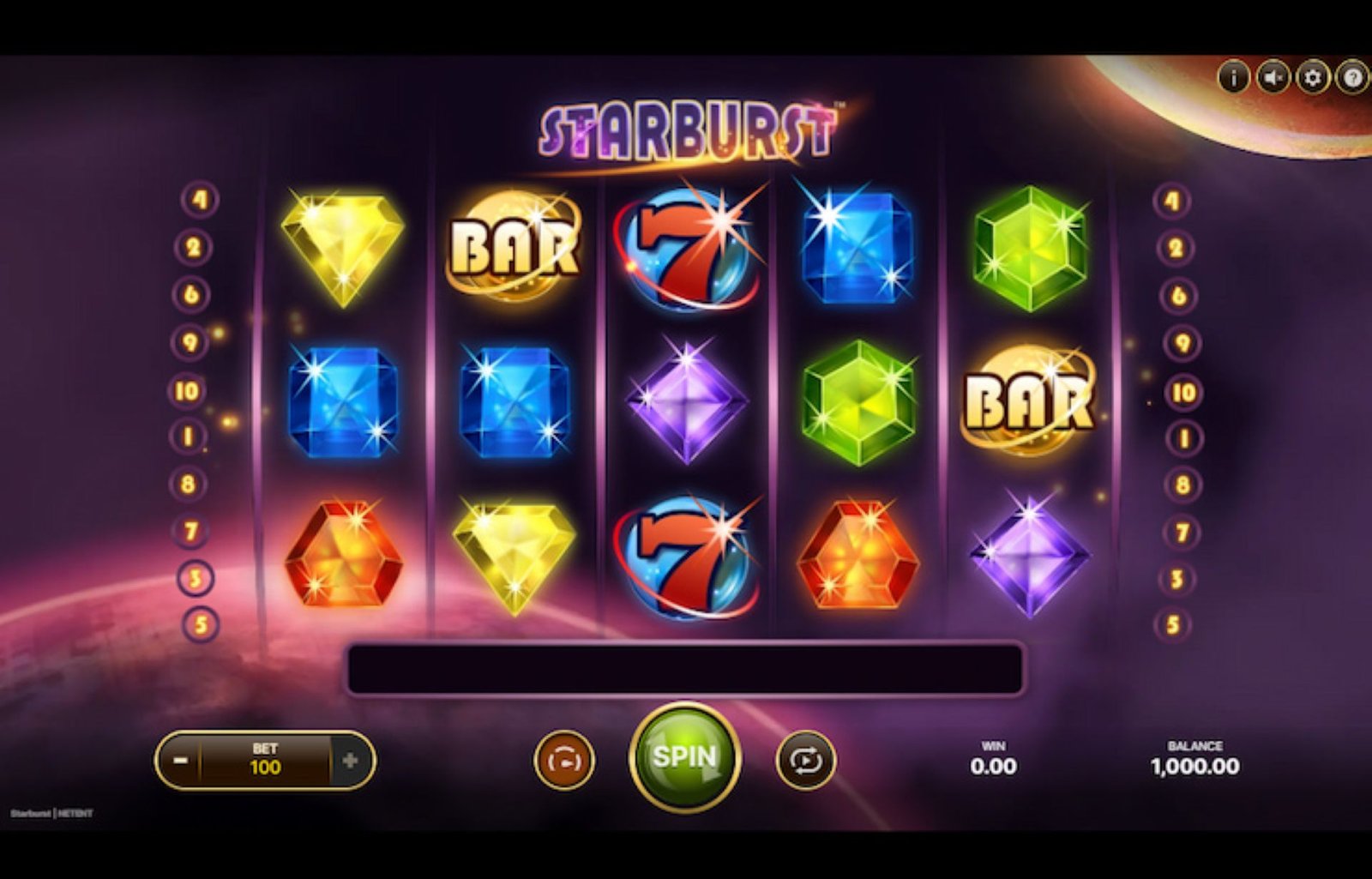Toggle the sound speaker icon

(x=1273, y=78)
